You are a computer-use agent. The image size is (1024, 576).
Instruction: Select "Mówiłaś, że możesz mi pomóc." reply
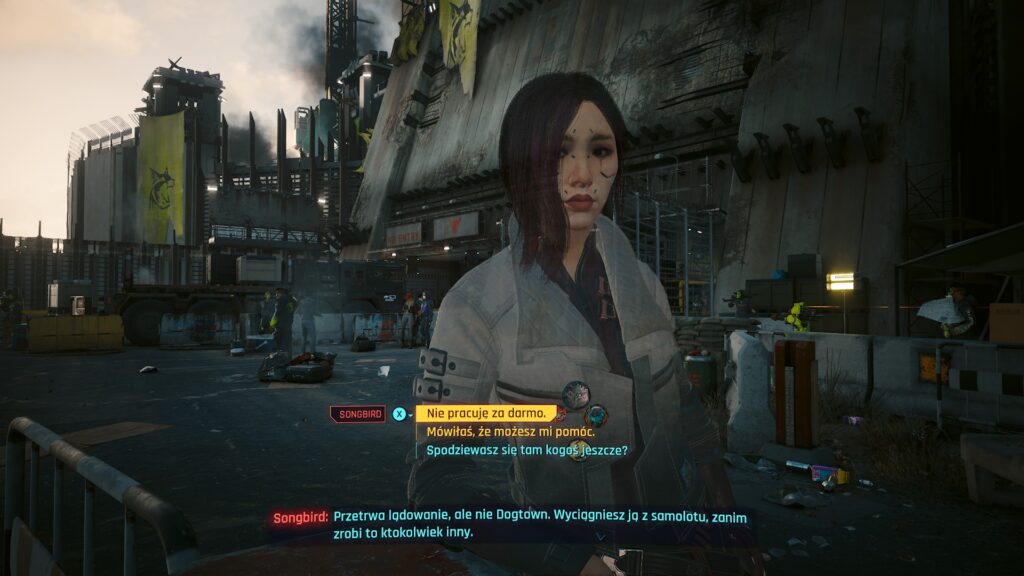(x=510, y=432)
